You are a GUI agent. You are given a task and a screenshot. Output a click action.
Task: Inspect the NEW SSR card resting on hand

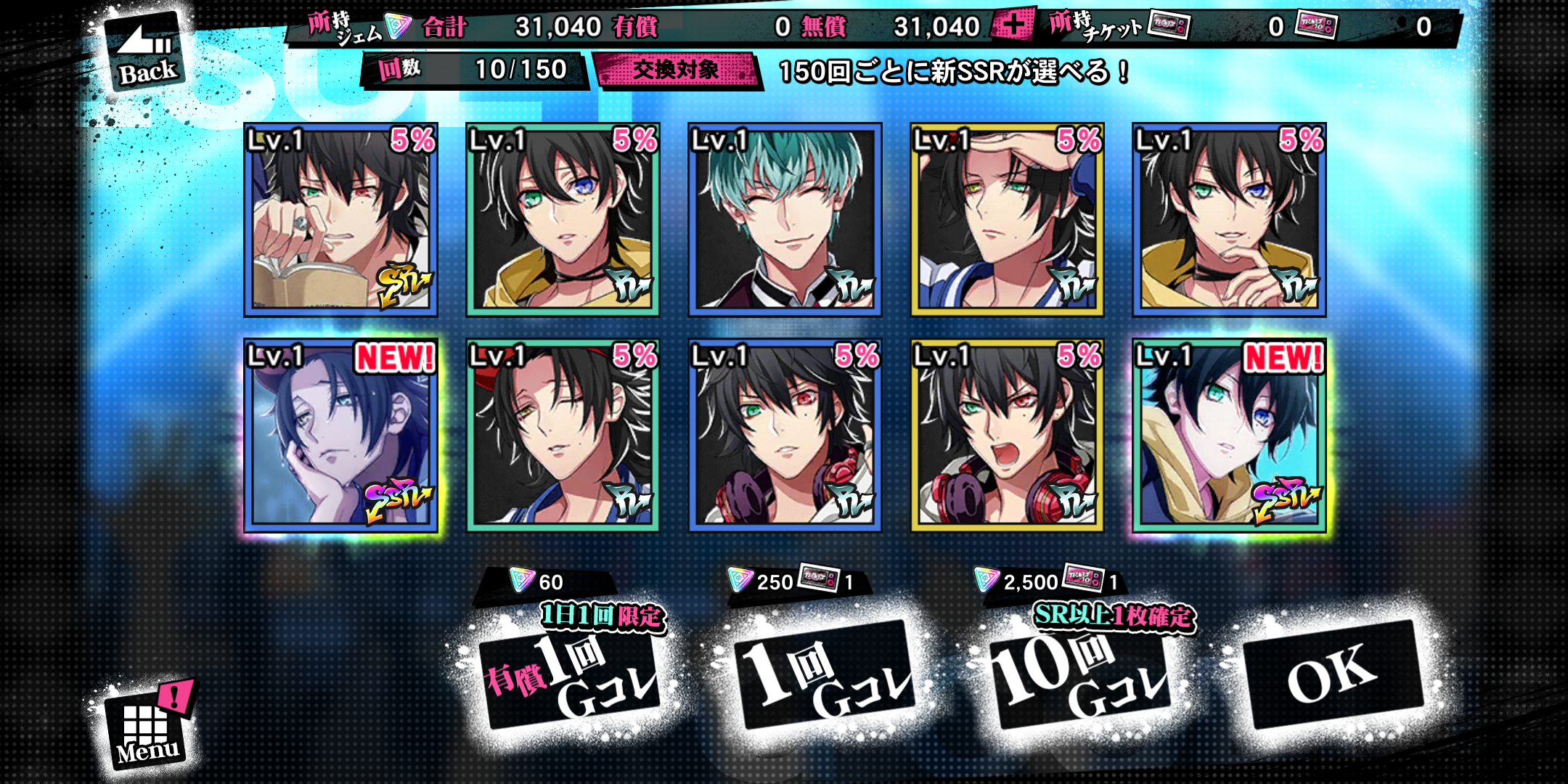[340, 436]
